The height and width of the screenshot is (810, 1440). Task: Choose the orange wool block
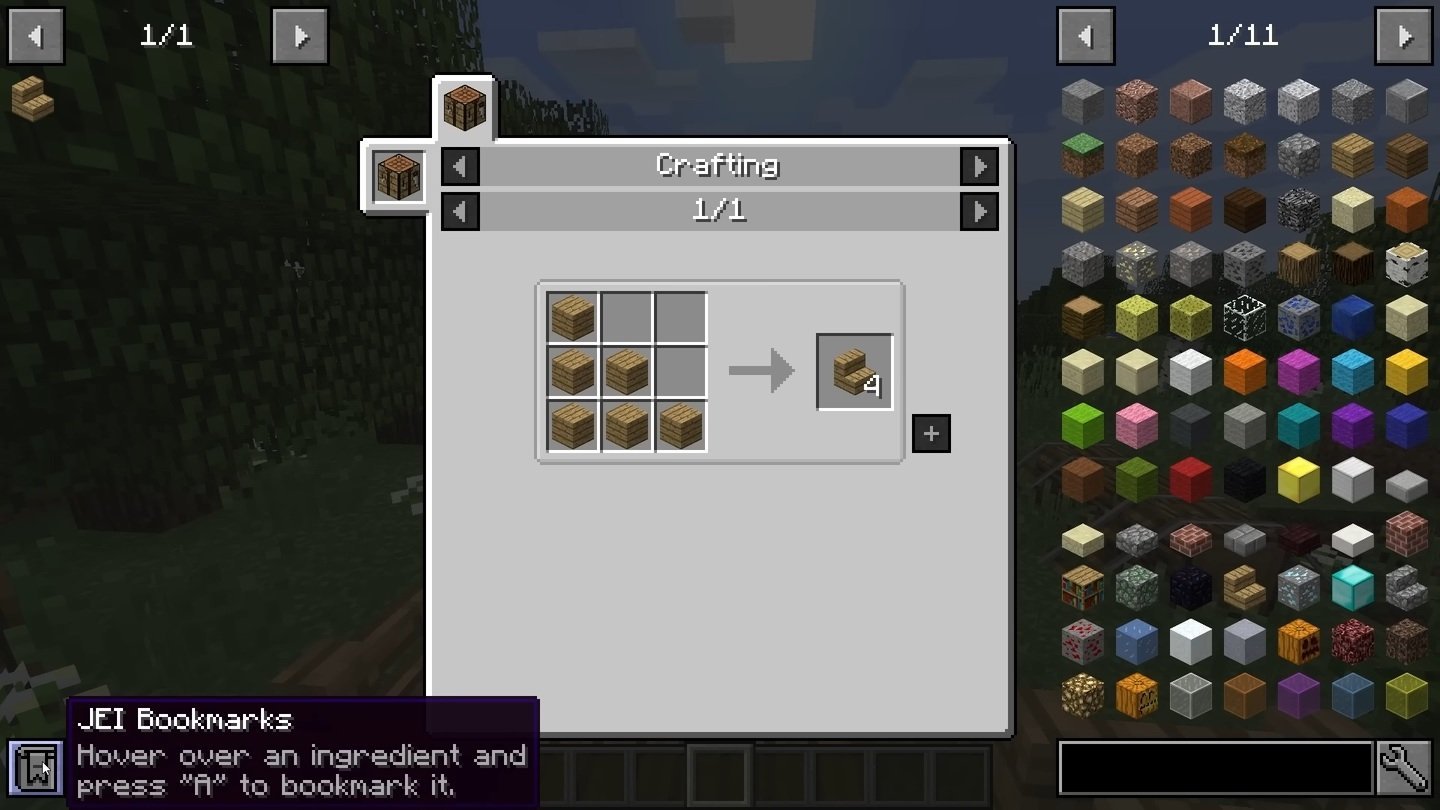[1244, 371]
